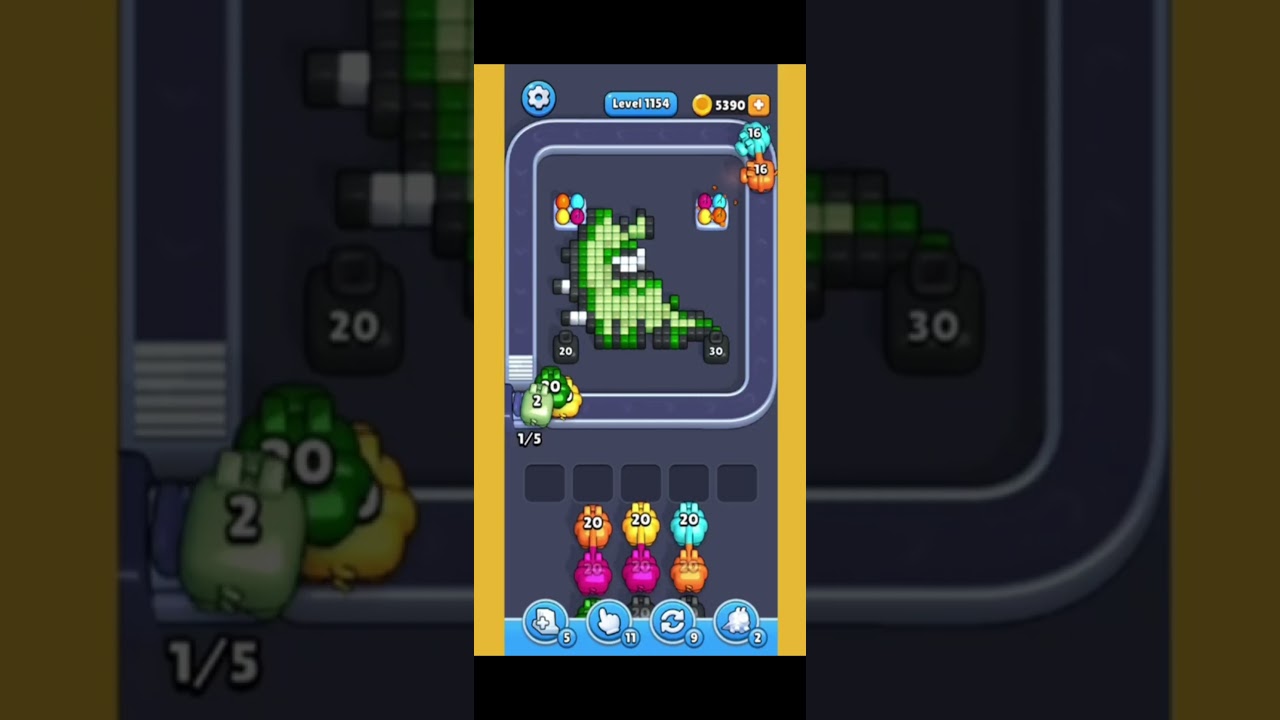
Task: Tap the pink unit in the queue
Action: click(592, 570)
